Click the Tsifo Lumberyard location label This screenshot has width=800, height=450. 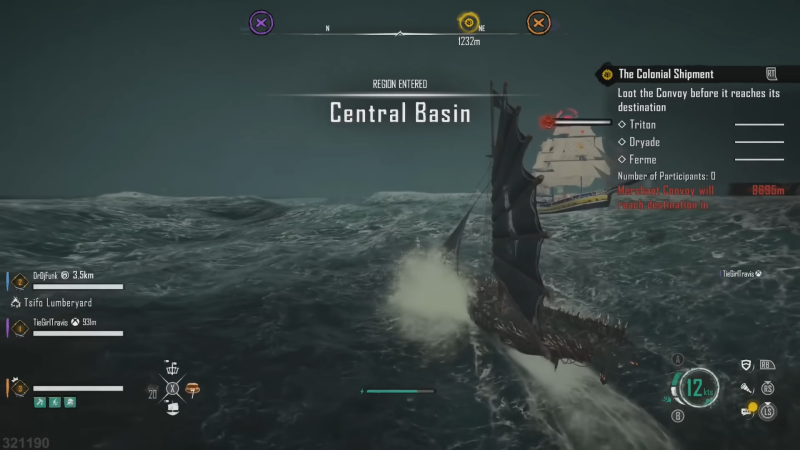56,300
